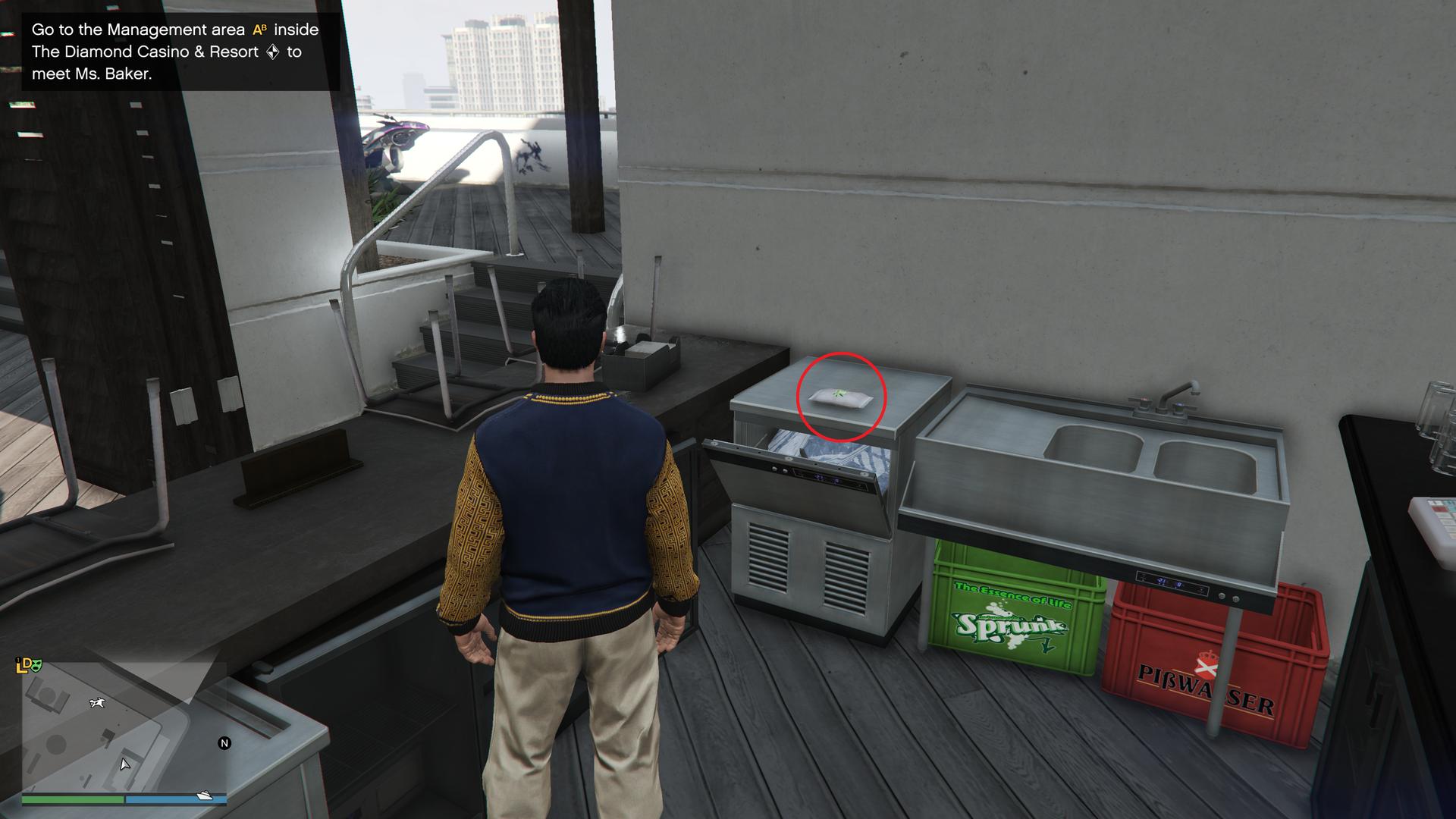
Task: Select the yellow LD blip on minimap
Action: (x=23, y=666)
